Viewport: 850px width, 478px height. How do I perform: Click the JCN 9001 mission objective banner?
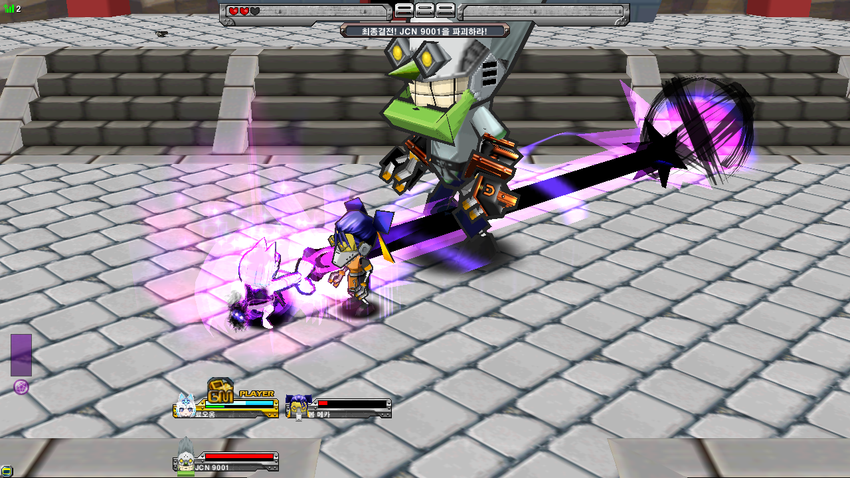[x=424, y=31]
